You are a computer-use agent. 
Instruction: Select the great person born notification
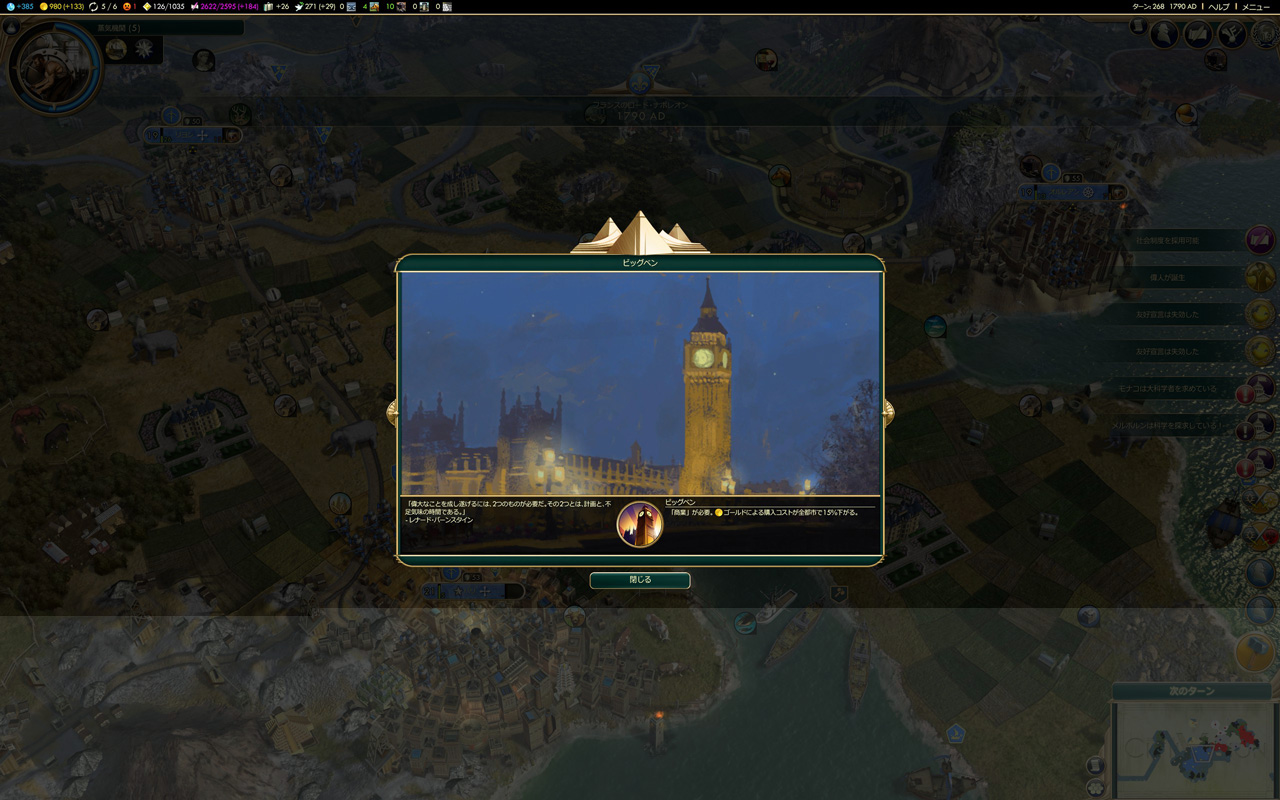[1260, 277]
